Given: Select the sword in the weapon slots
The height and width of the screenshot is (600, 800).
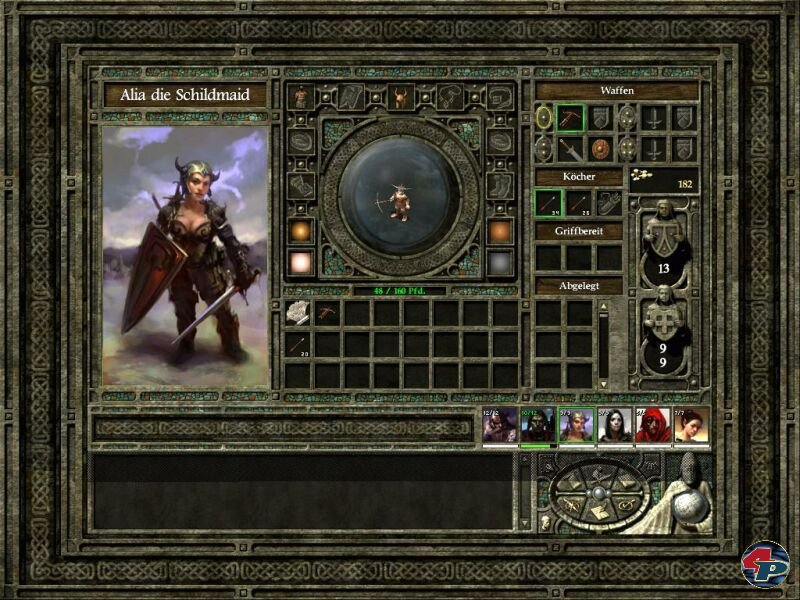Looking at the screenshot, I should [x=570, y=149].
